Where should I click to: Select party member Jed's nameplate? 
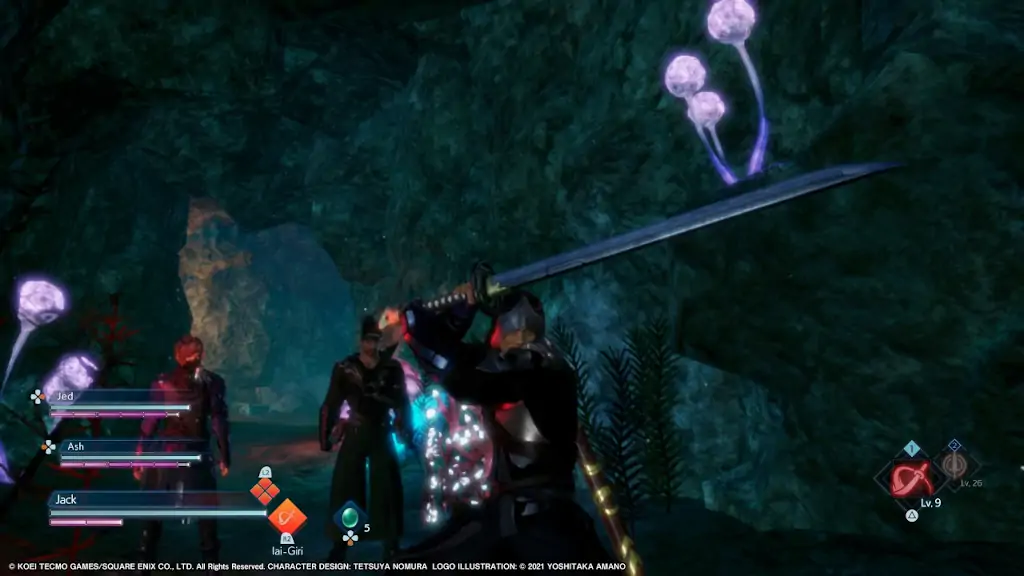110,397
